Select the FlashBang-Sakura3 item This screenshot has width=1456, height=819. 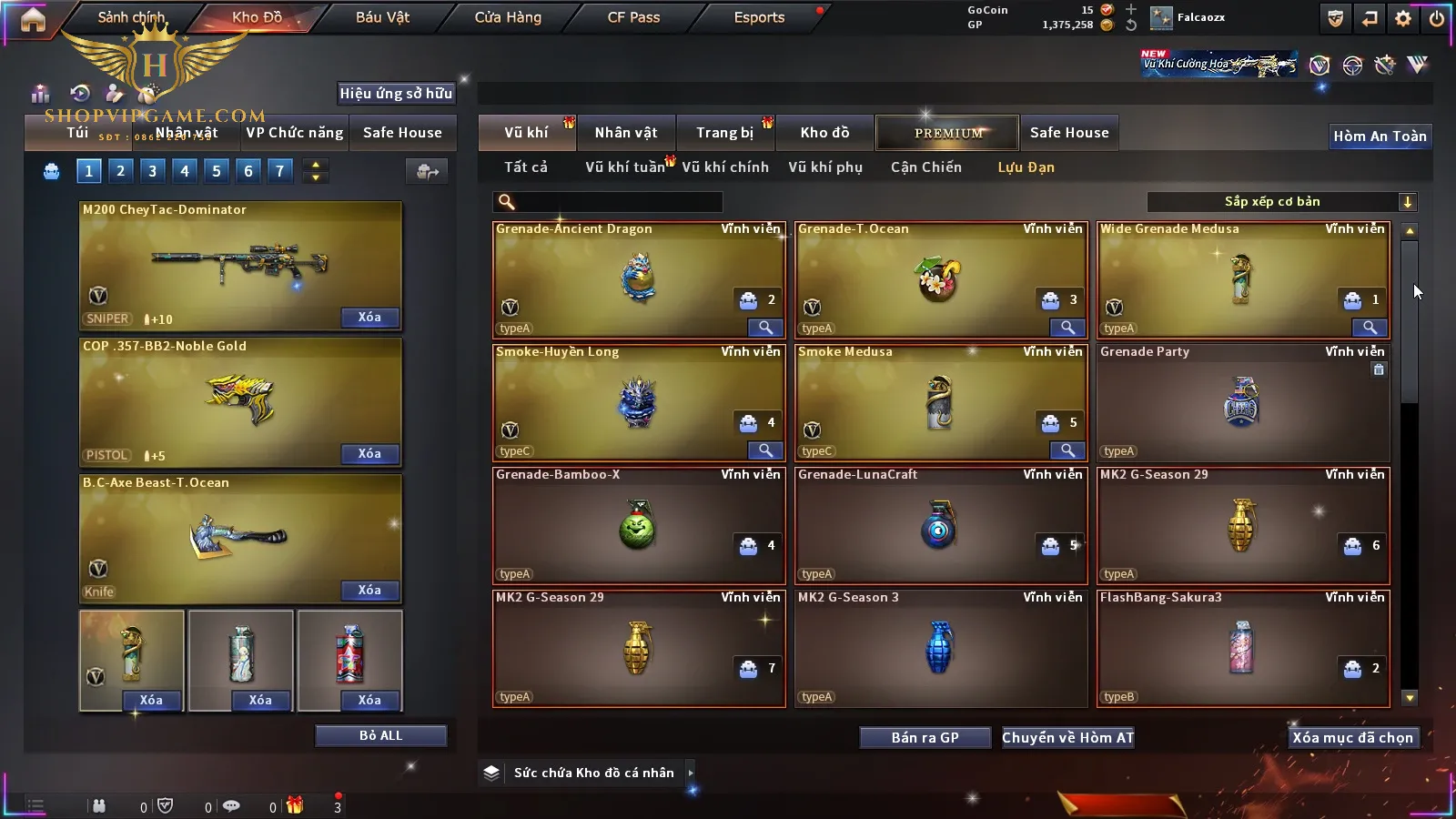coord(1242,649)
